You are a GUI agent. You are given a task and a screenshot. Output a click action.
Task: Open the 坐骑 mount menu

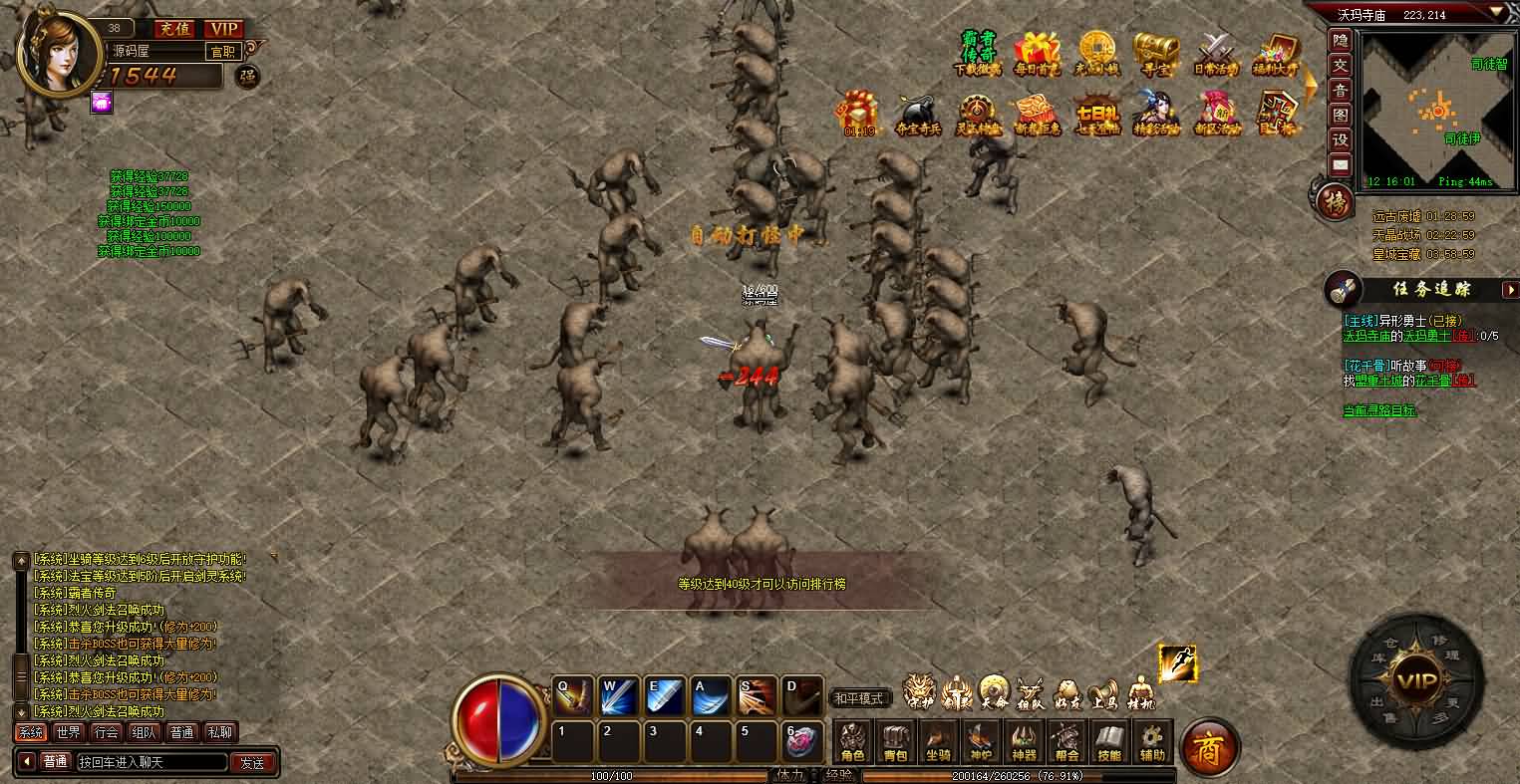938,742
